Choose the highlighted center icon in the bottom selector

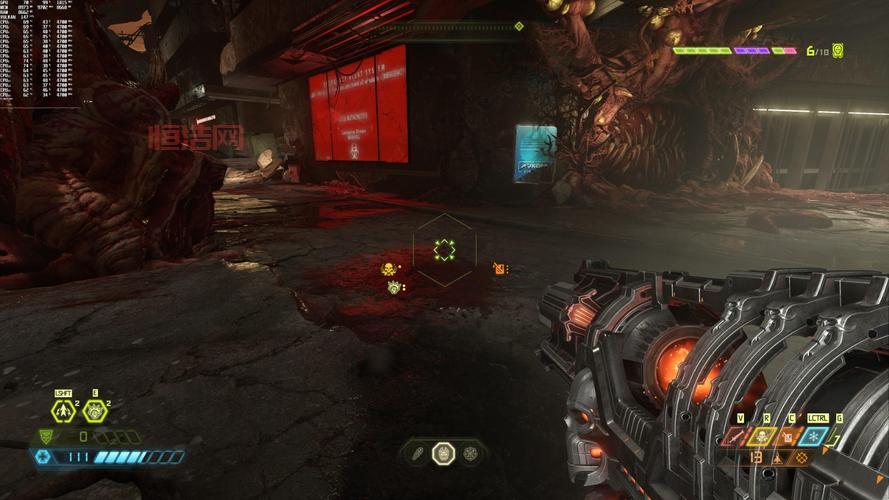(443, 454)
